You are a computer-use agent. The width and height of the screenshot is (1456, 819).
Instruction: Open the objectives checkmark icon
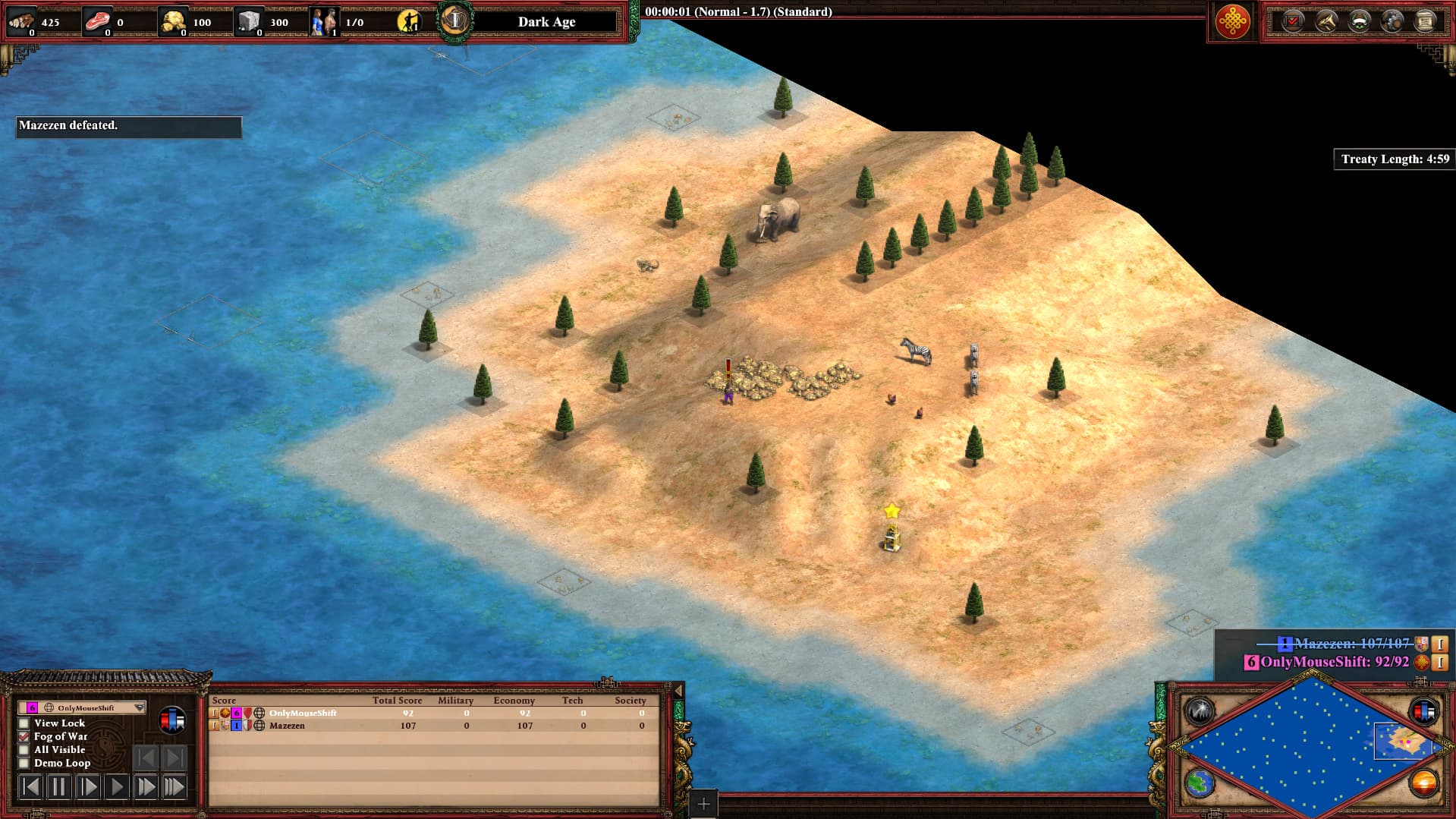tap(1292, 21)
